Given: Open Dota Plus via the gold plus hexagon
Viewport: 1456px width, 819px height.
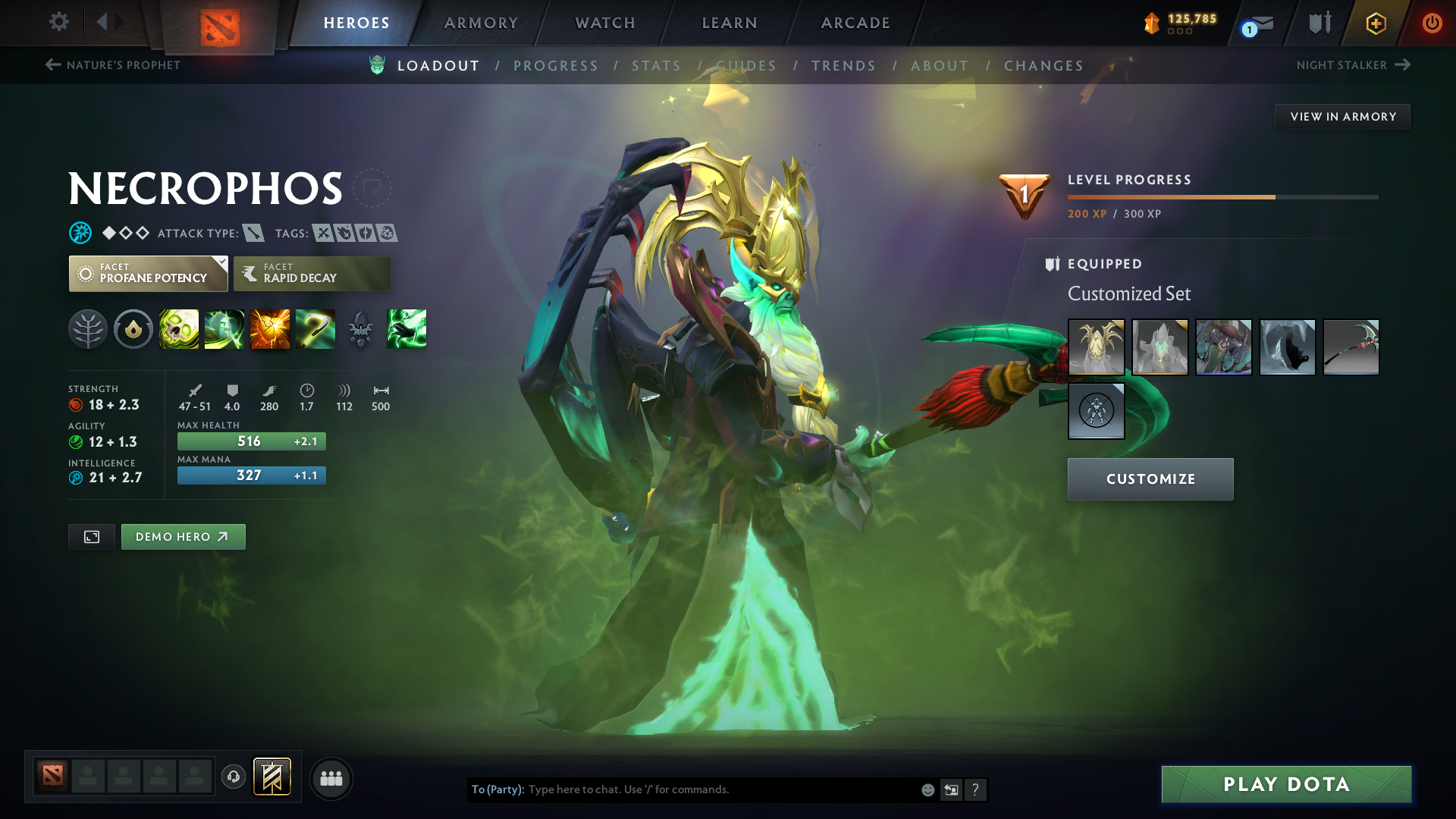Looking at the screenshot, I should tap(1375, 23).
